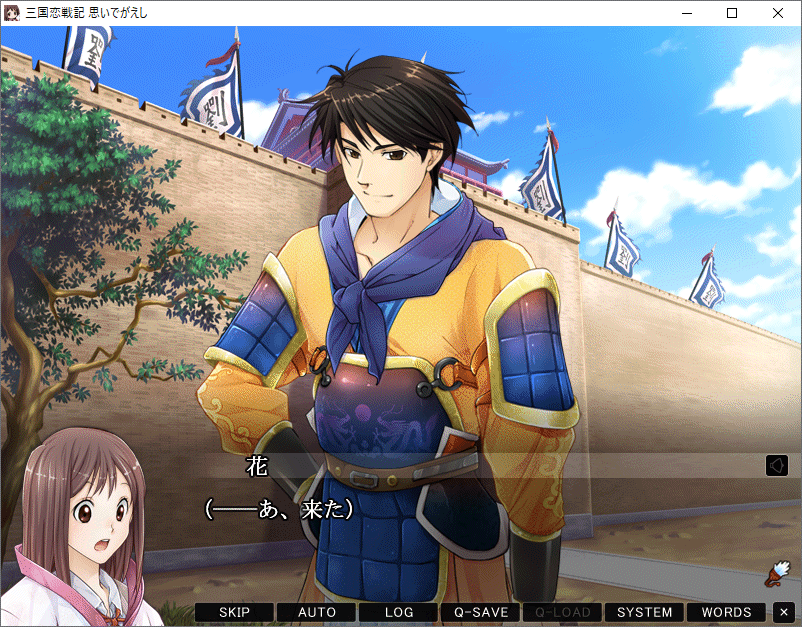The width and height of the screenshot is (802, 627).
Task: Open the SYSTEM menu
Action: [x=644, y=612]
